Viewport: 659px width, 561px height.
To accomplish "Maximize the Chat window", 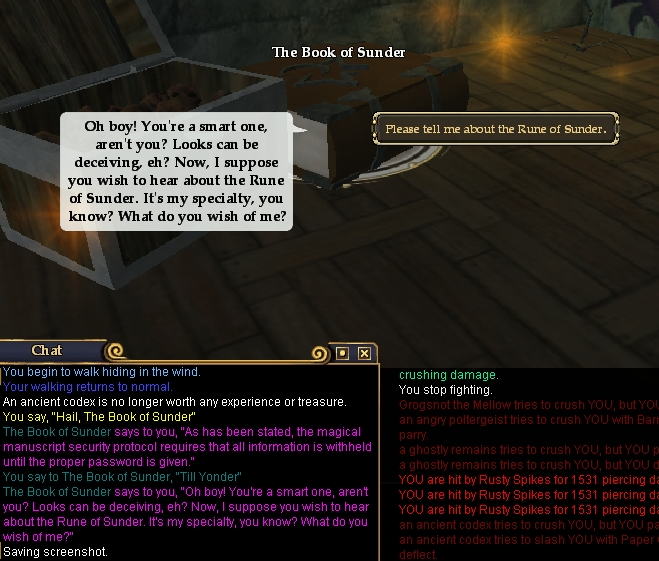I will pos(343,353).
